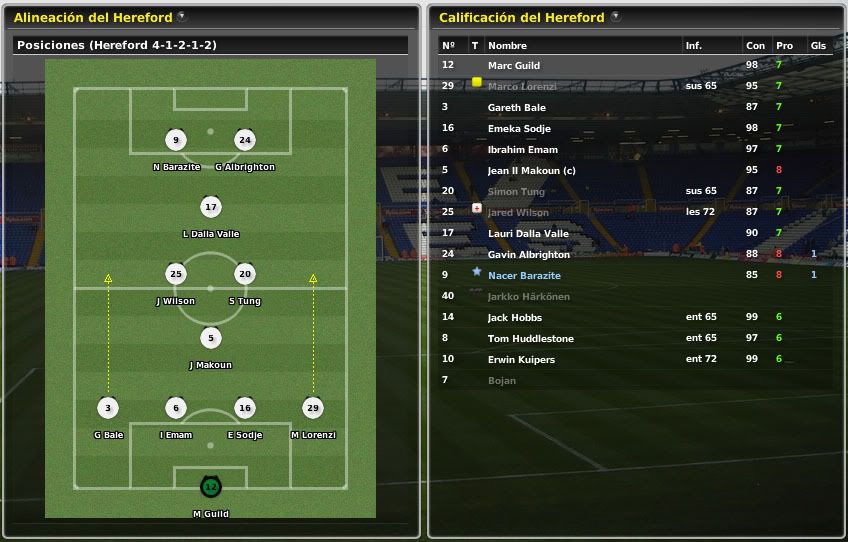Click M Lorenzi's number 29 marker
Screen dimensions: 848x542
coord(313,408)
